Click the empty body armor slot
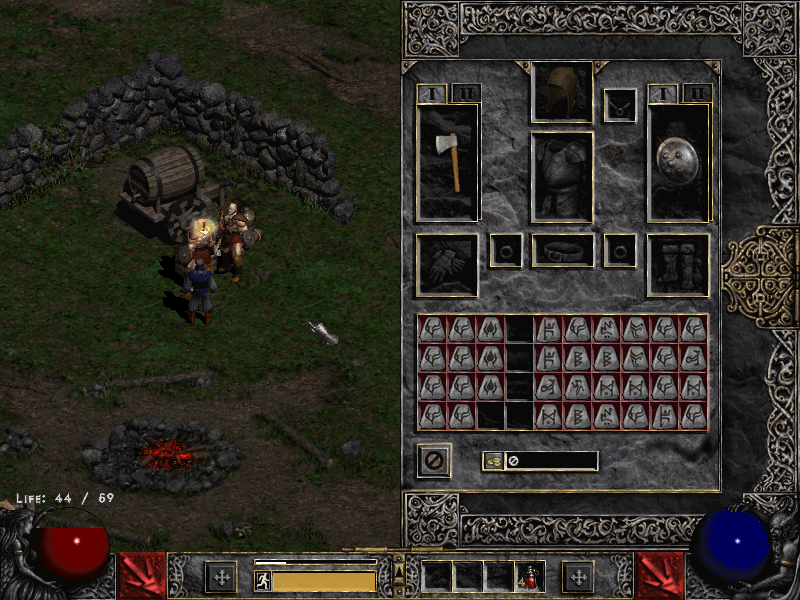This screenshot has height=600, width=800. pyautogui.click(x=561, y=176)
